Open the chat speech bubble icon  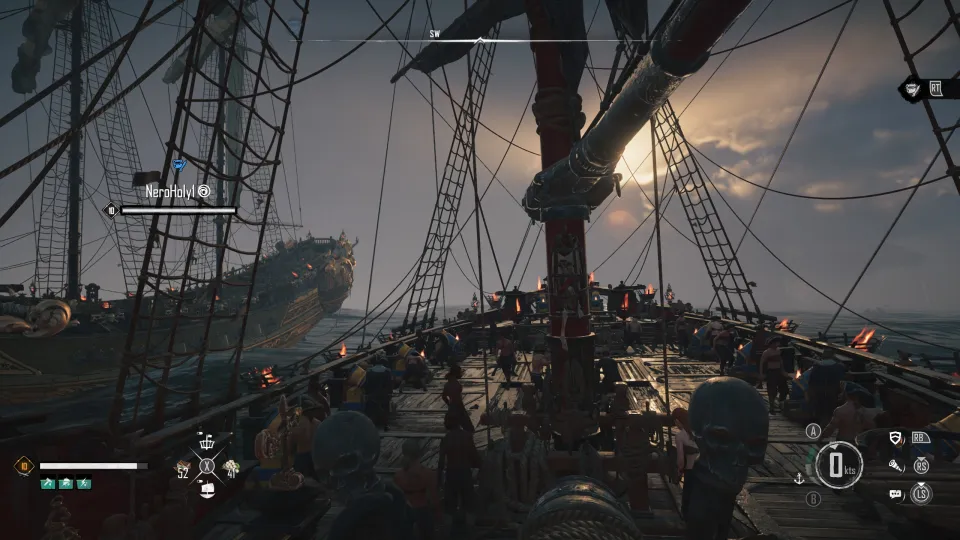(895, 493)
